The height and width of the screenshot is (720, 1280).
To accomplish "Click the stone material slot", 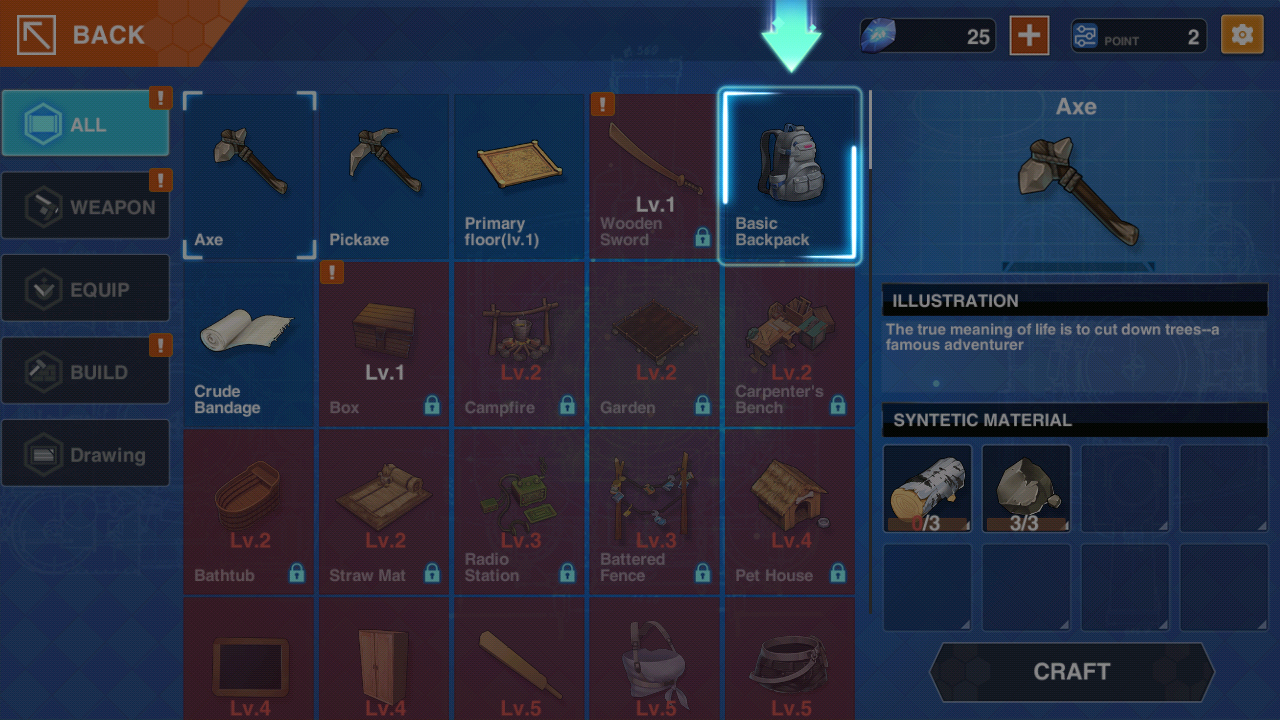I will click(1026, 488).
